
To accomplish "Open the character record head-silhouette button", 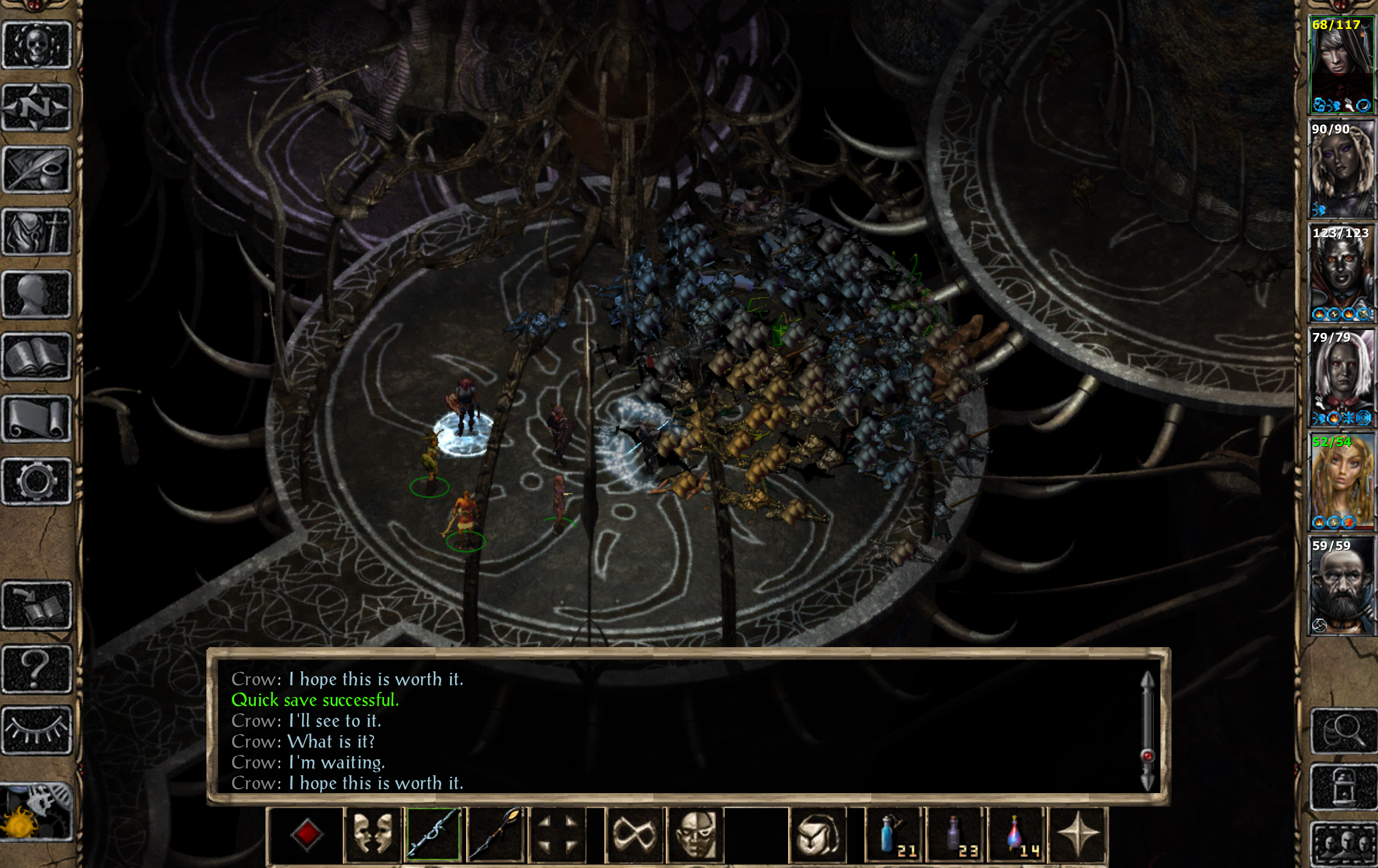I will (37, 294).
